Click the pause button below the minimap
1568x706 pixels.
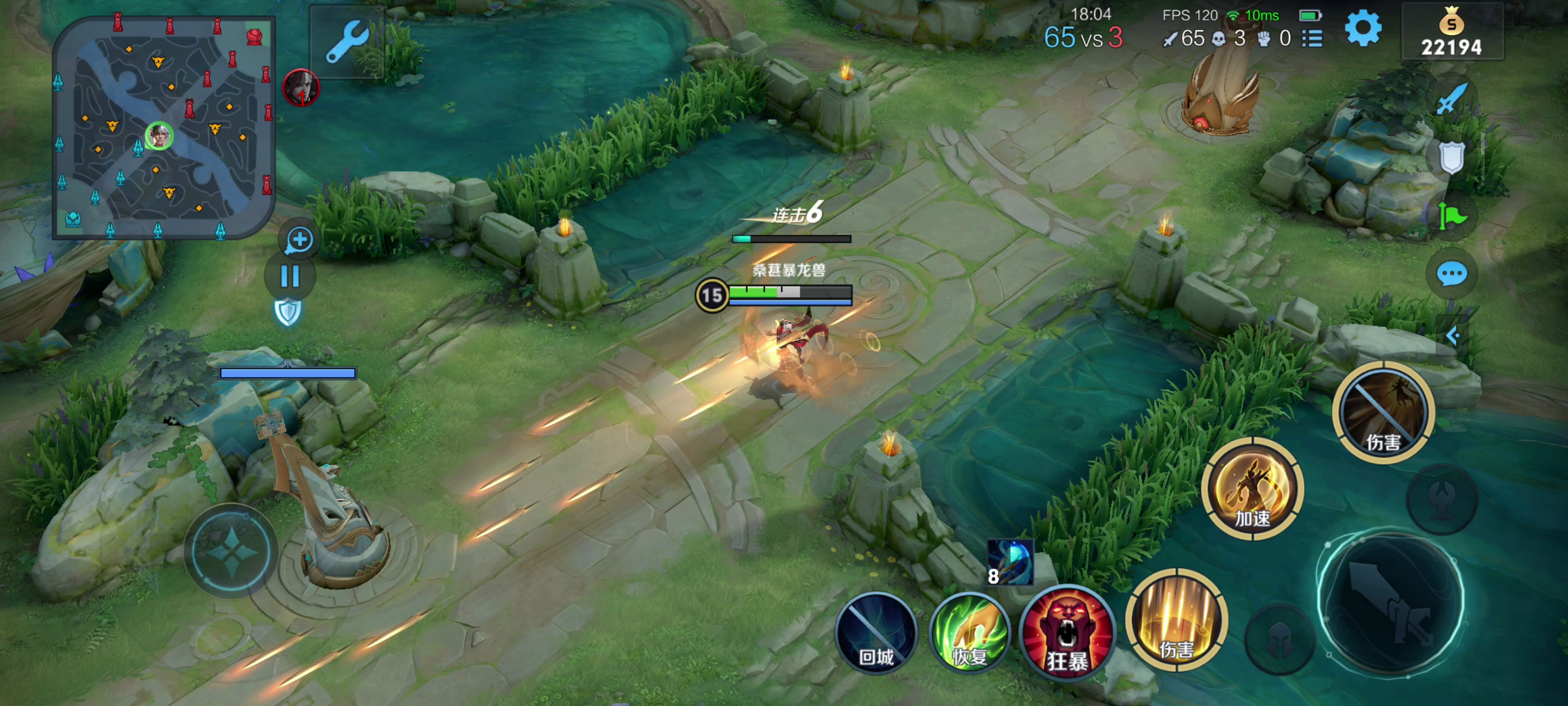tap(290, 277)
